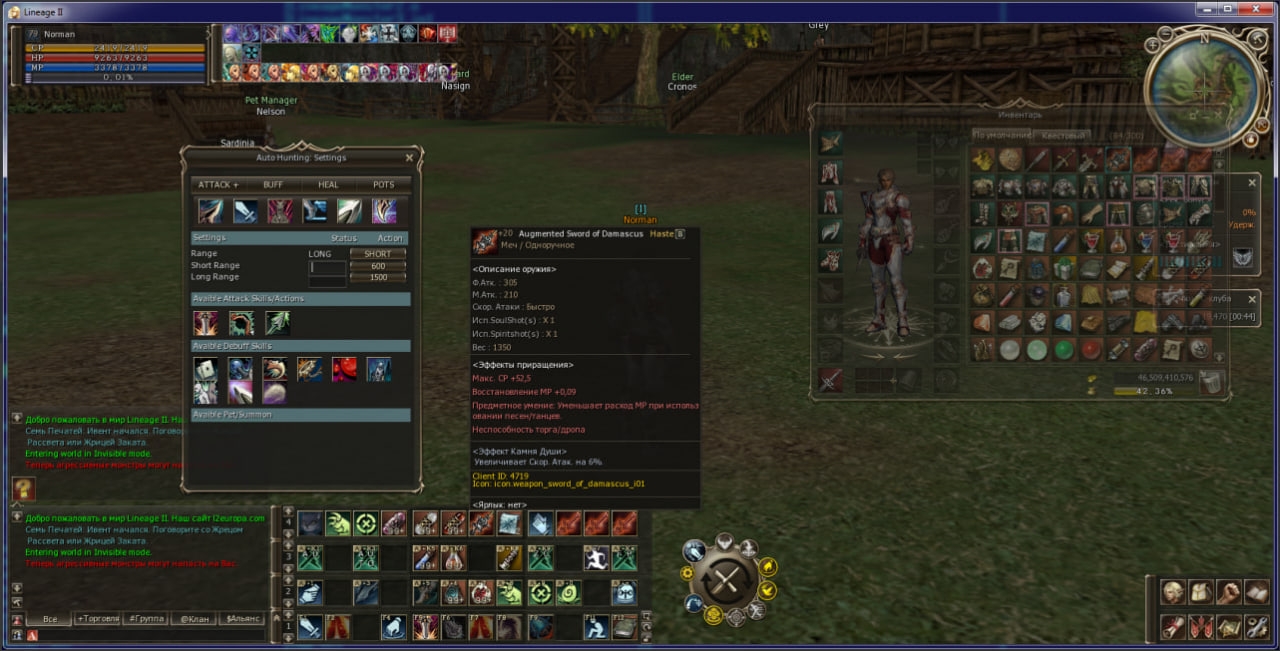The image size is (1280, 651).
Task: Open the @Клан chat tab
Action: [193, 619]
